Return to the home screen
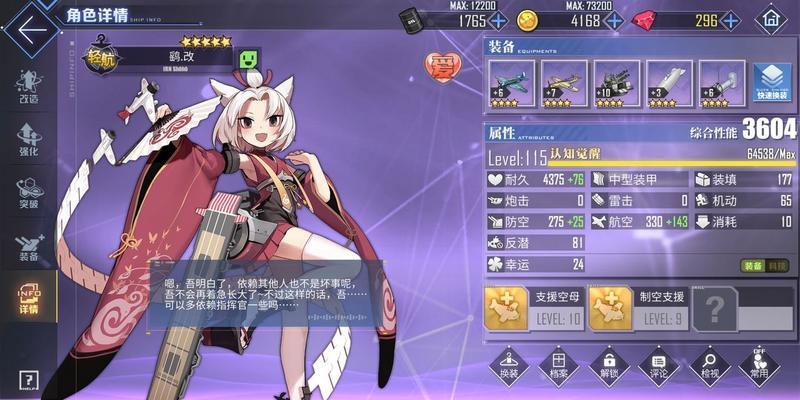The height and width of the screenshot is (400, 800). (x=770, y=19)
